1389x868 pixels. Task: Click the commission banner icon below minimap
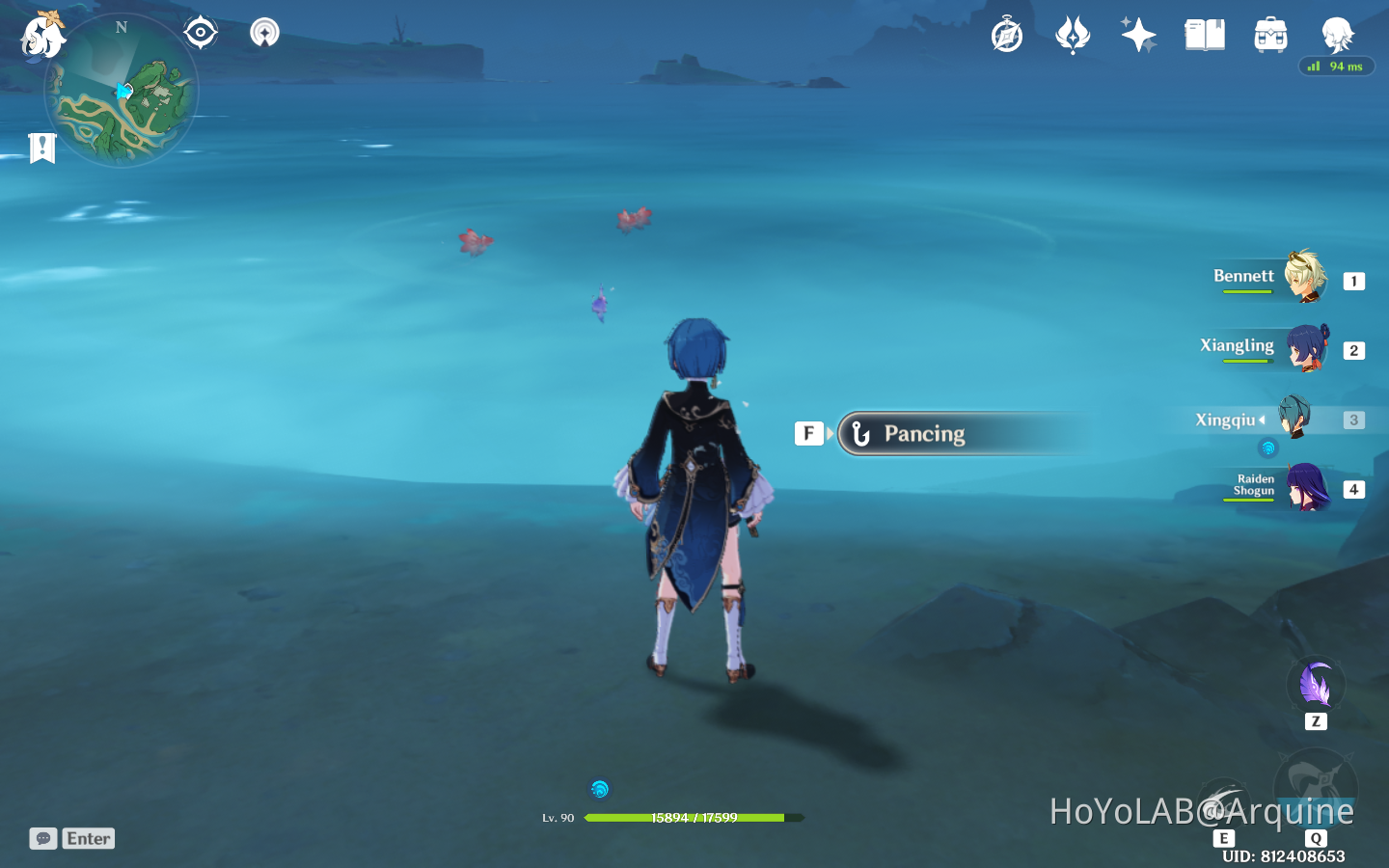pos(42,149)
